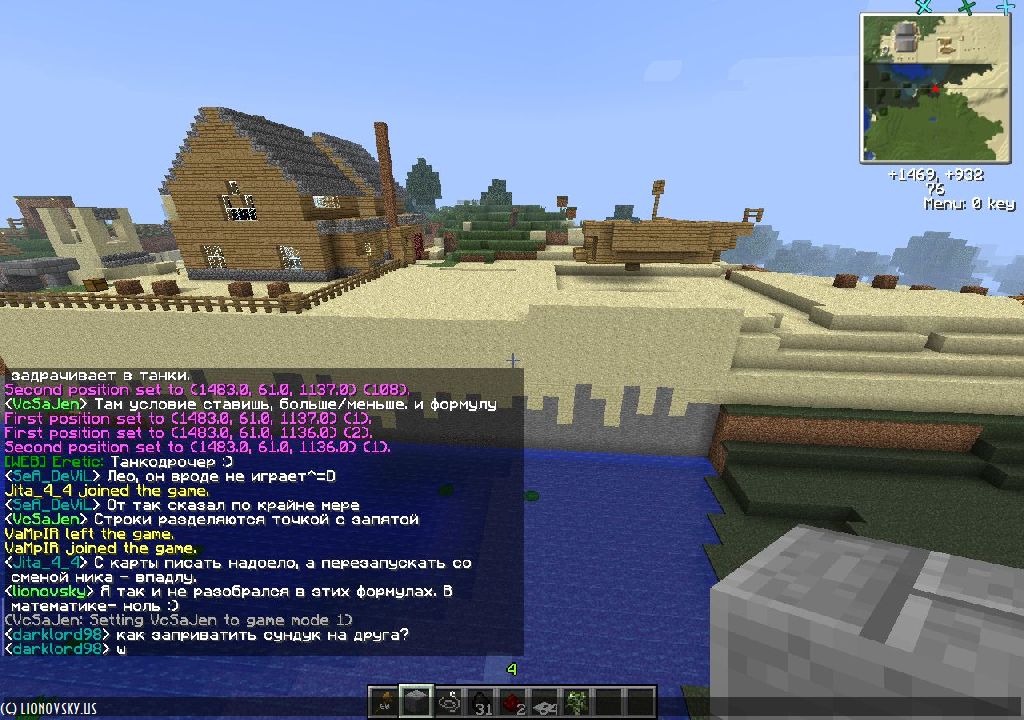This screenshot has width=1024, height=720.
Task: Select the redstone stack of 2
Action: [512, 702]
